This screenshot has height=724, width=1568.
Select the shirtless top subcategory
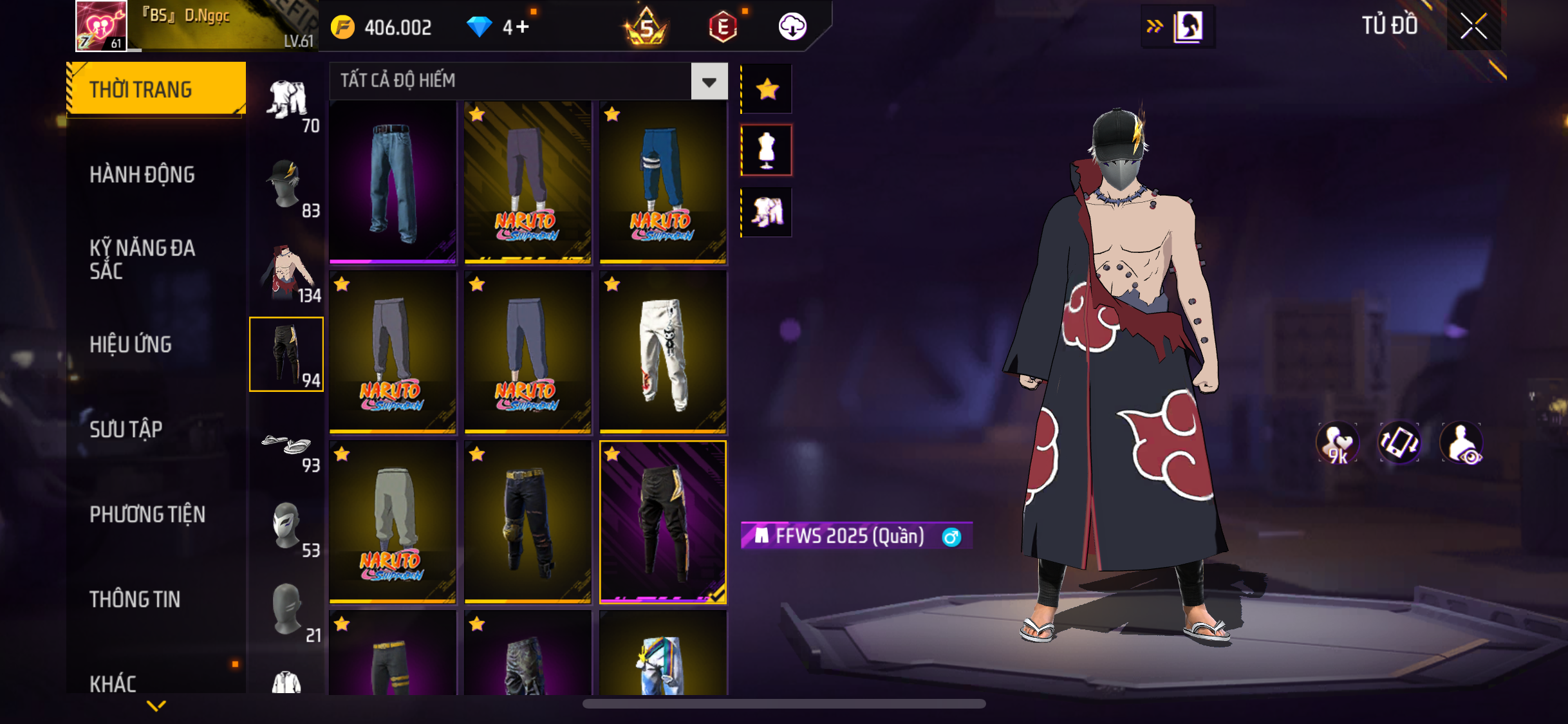(x=287, y=273)
